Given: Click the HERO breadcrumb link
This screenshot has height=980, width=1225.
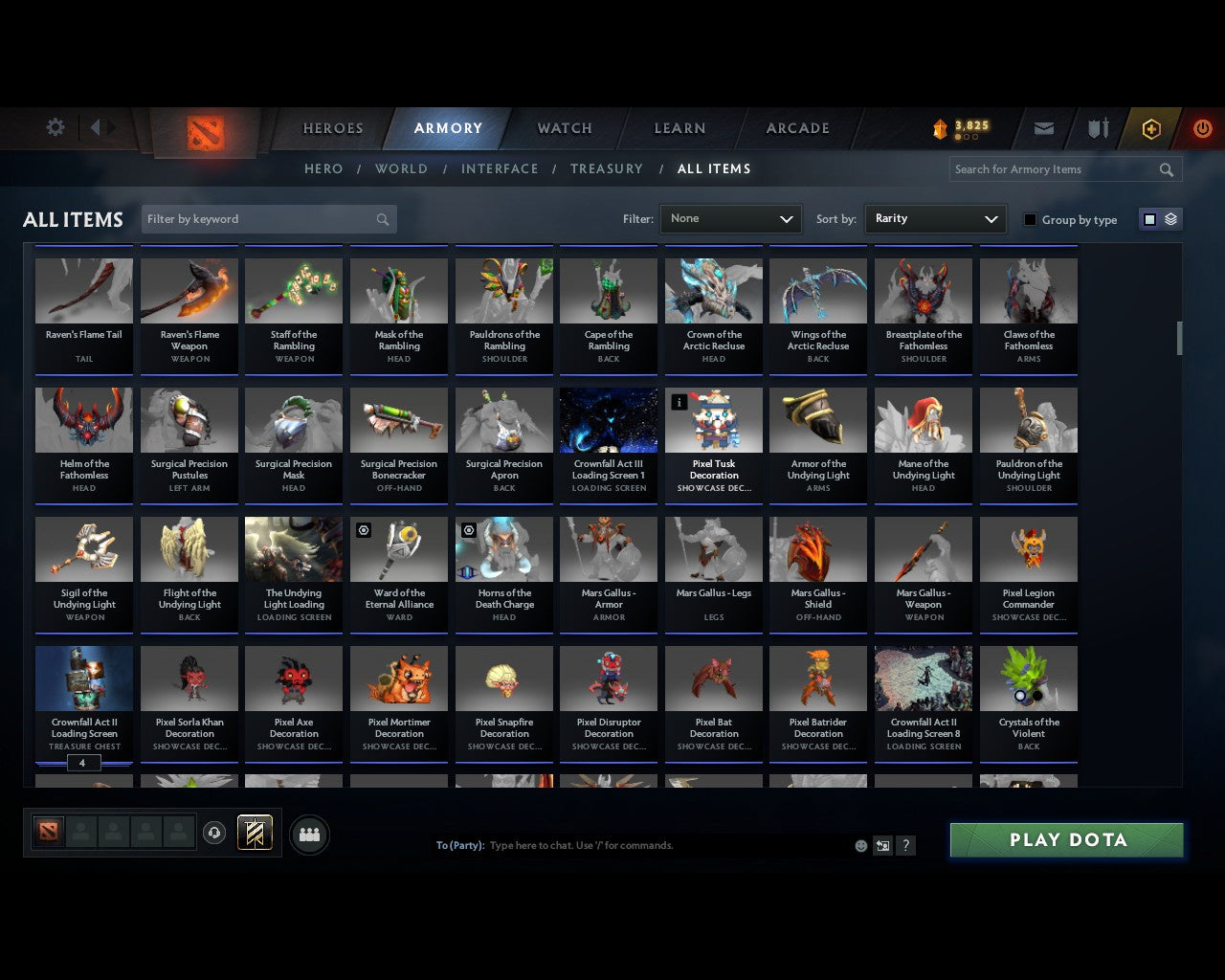Looking at the screenshot, I should 323,168.
